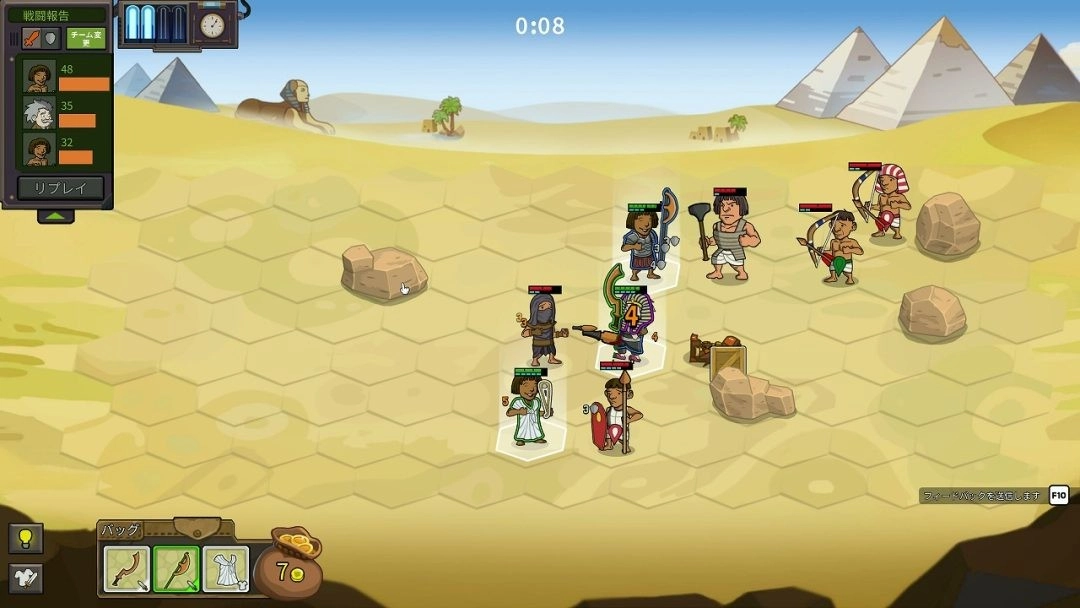Image resolution: width=1080 pixels, height=608 pixels.
Task: Click the リプレイ replay button
Action: click(60, 188)
